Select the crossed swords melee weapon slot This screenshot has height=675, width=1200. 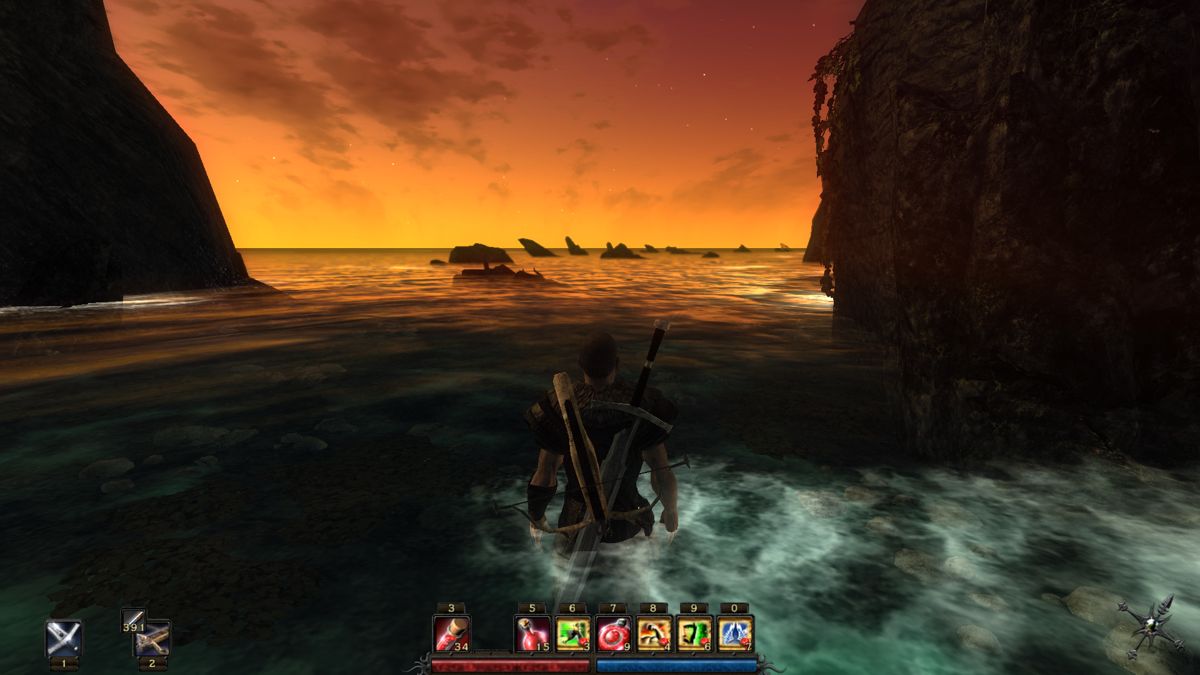[x=64, y=638]
